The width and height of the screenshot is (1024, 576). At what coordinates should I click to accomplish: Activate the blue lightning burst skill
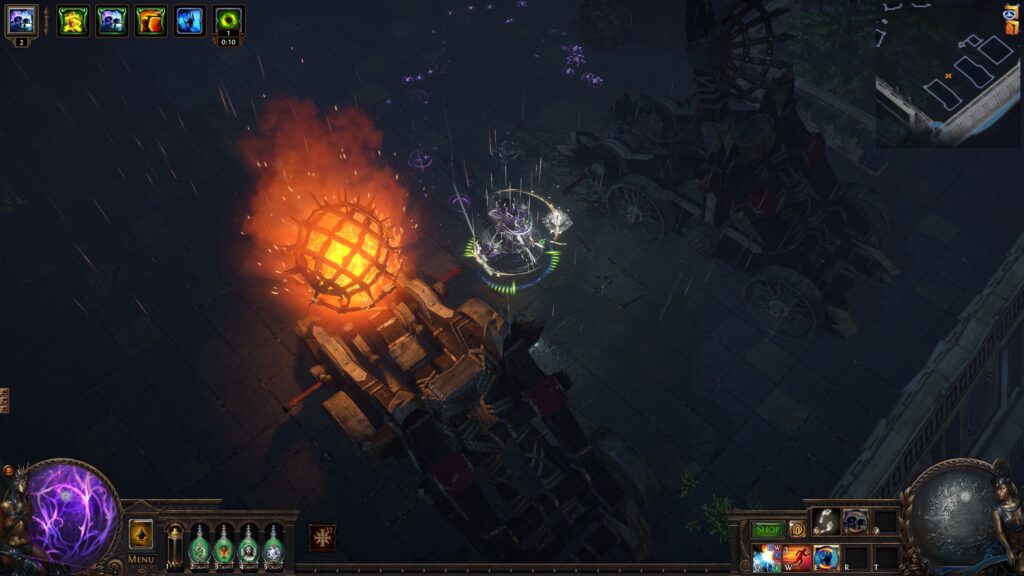click(x=767, y=557)
